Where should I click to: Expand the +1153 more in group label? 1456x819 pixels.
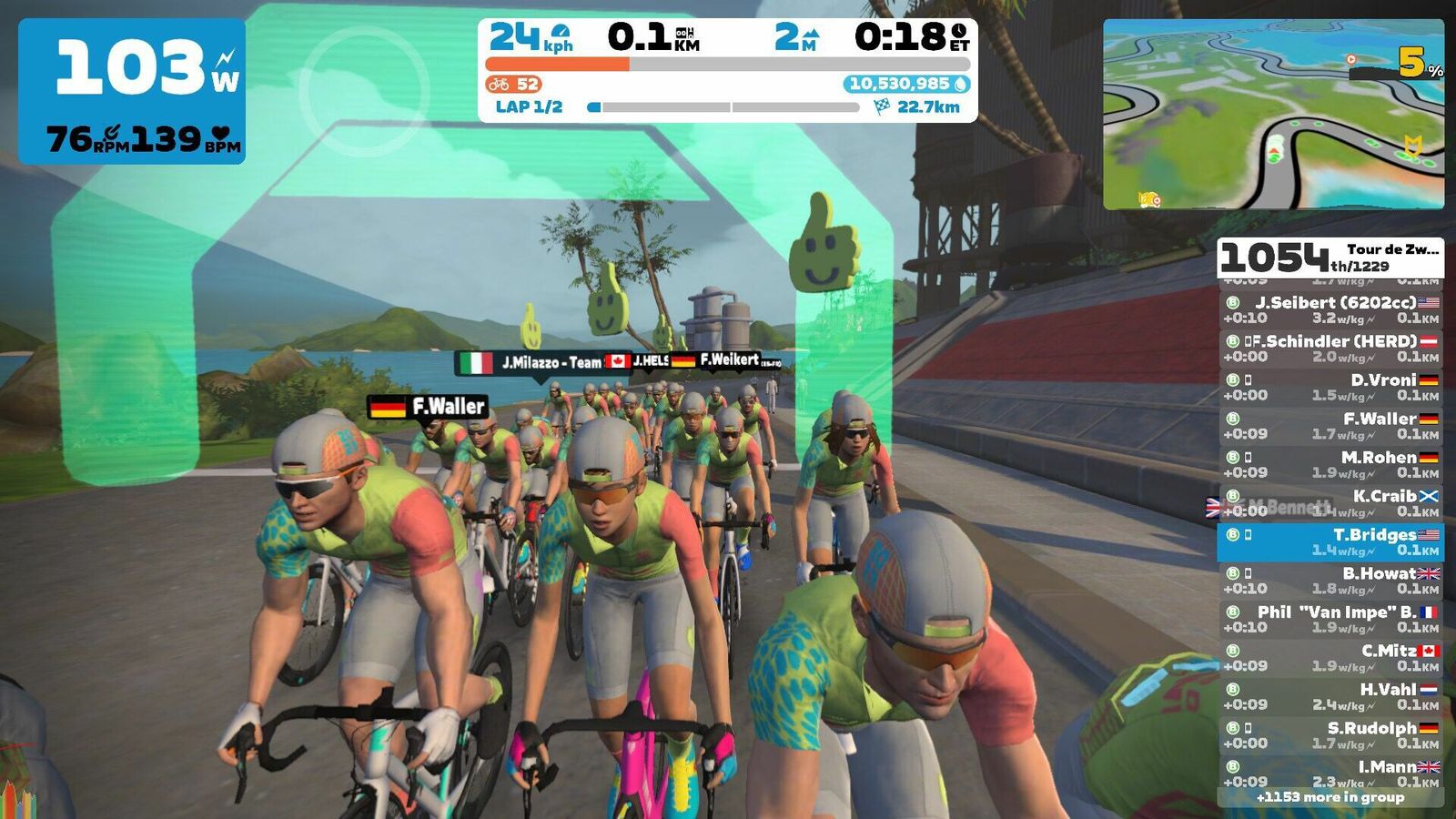[1330, 797]
